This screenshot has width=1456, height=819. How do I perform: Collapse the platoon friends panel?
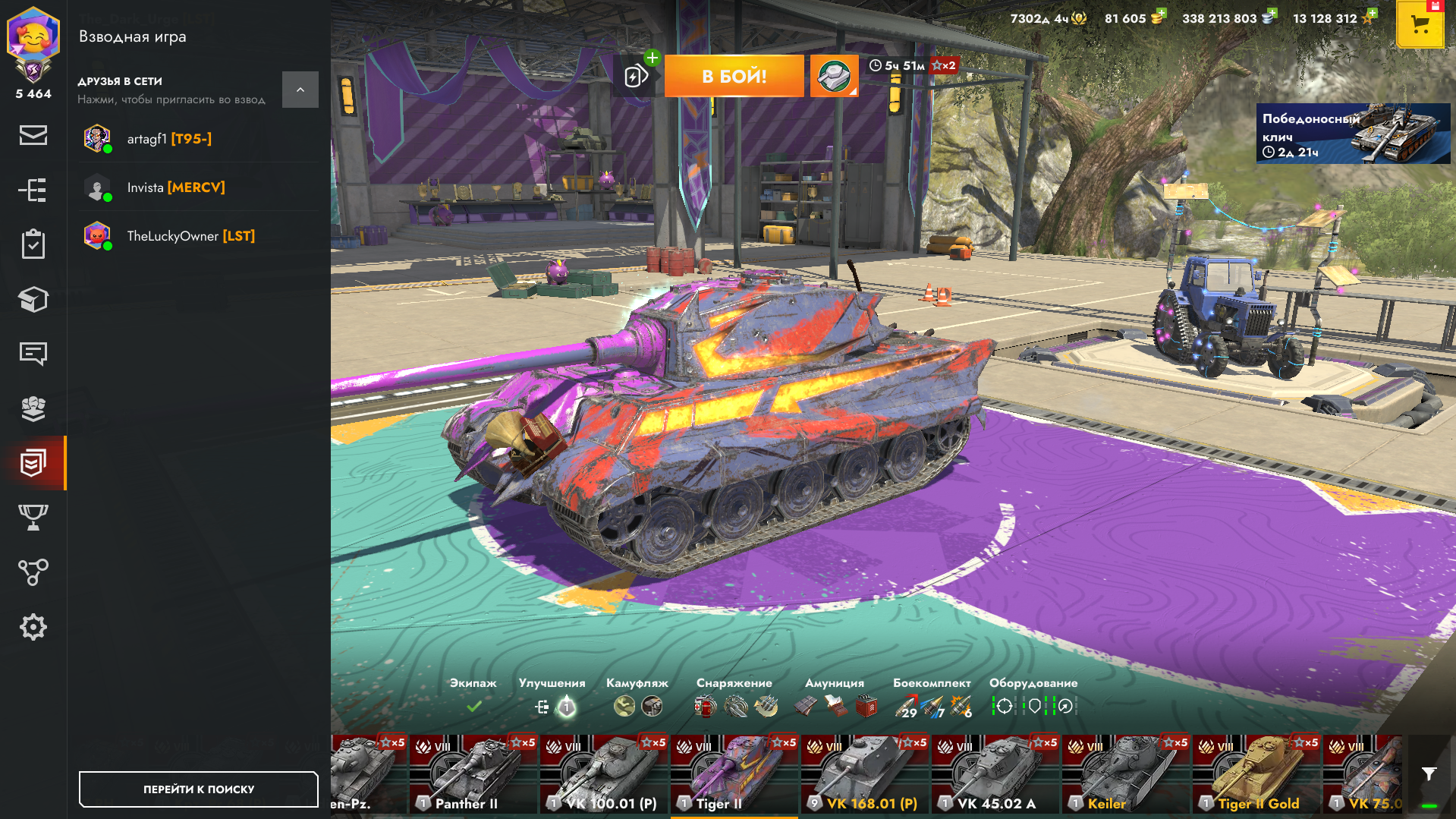coord(300,90)
